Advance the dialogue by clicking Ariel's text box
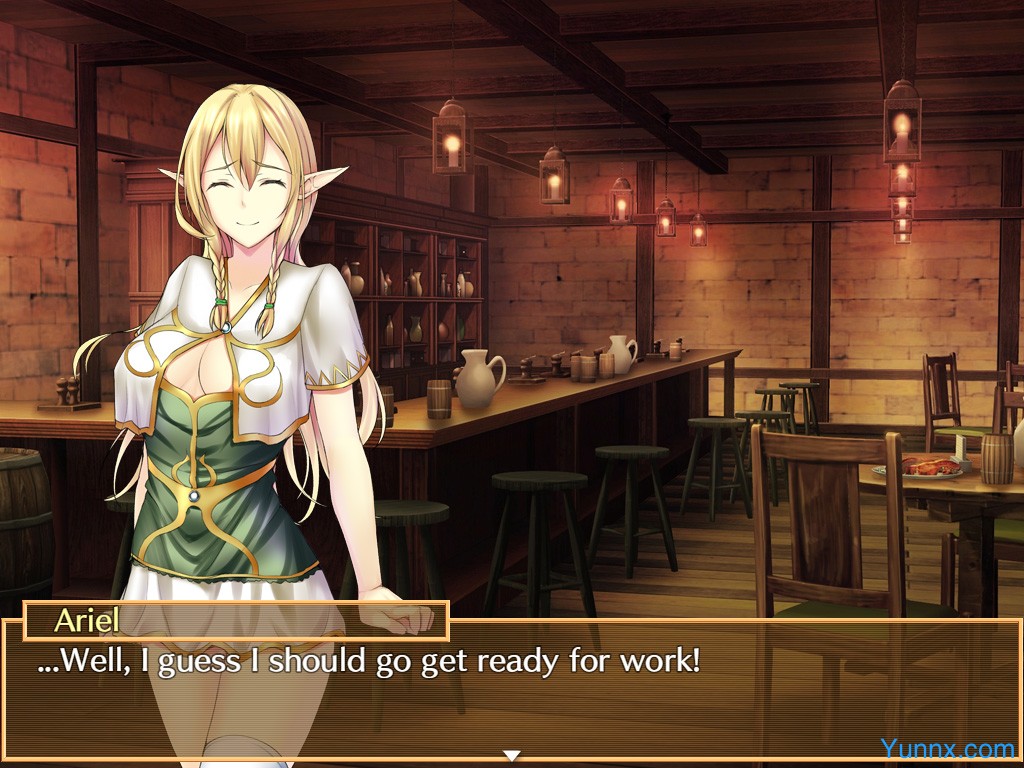1024x768 pixels. (510, 690)
